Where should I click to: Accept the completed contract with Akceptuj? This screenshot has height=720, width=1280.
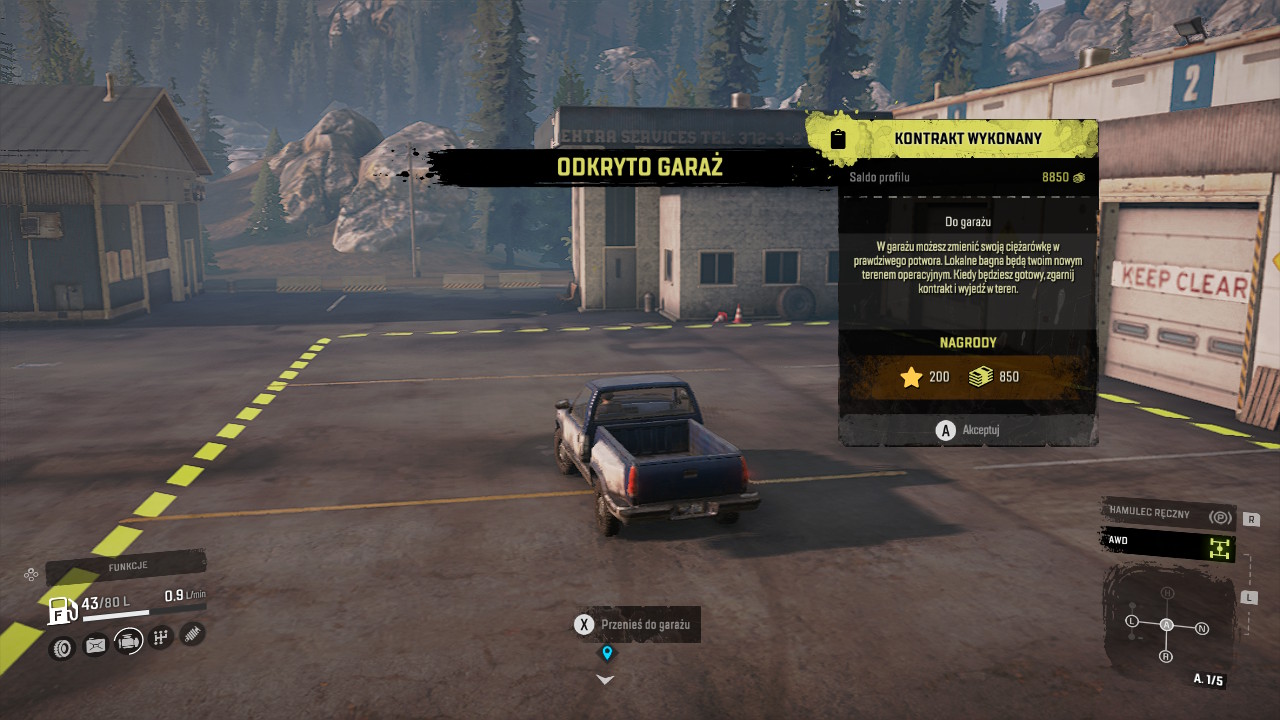tap(968, 430)
